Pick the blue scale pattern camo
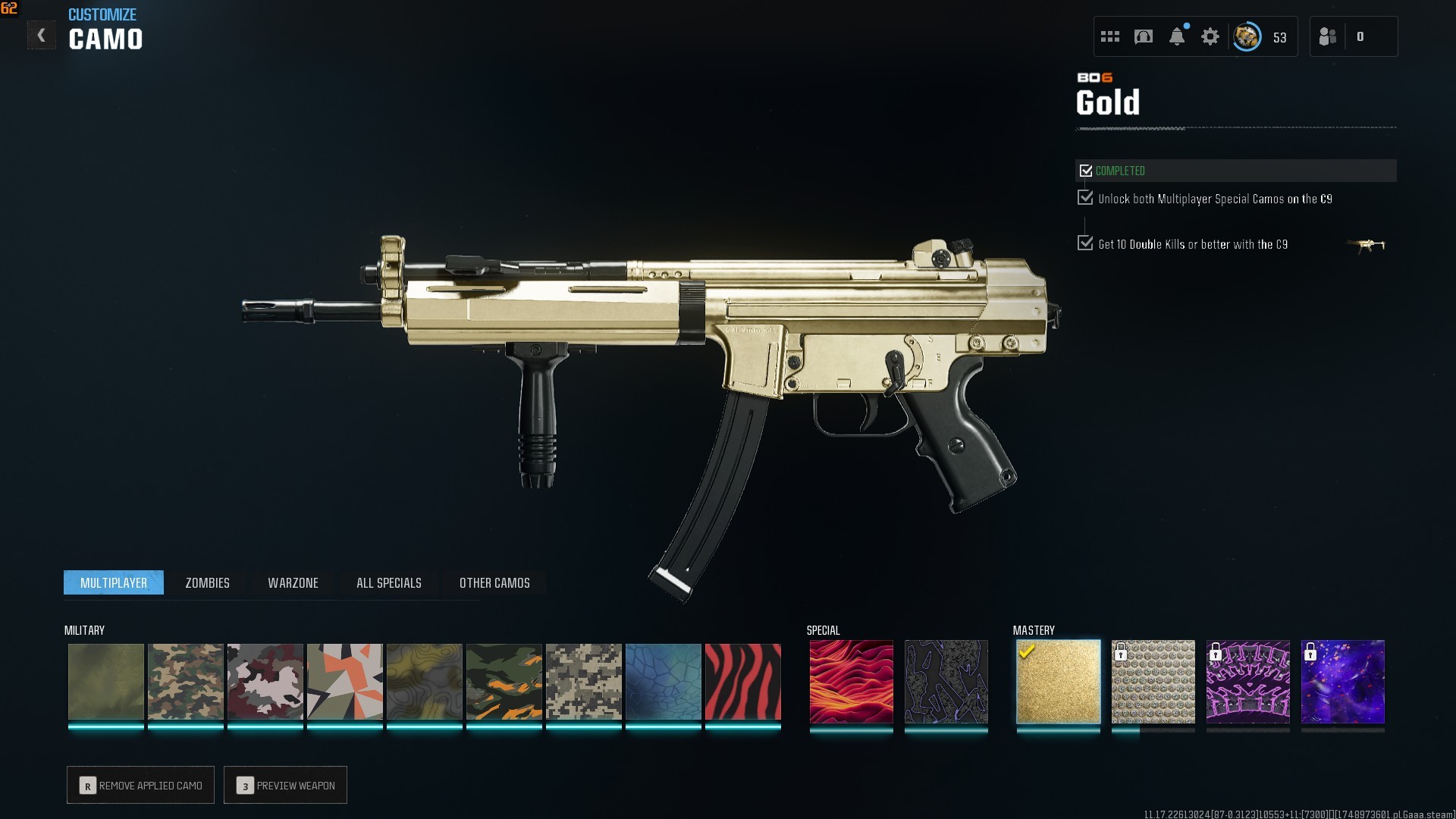Screen dimensions: 1456x819 pyautogui.click(x=663, y=682)
